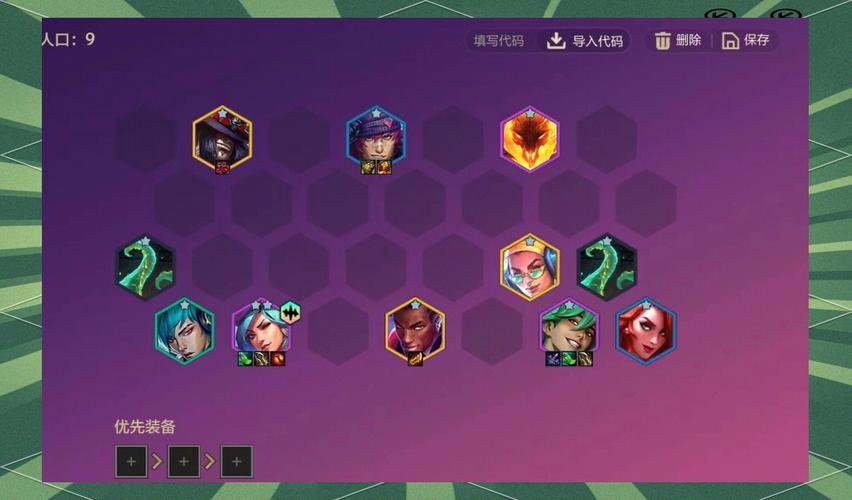Delete the lineup with 删除 button
Screen dimensions: 852x500
click(678, 41)
